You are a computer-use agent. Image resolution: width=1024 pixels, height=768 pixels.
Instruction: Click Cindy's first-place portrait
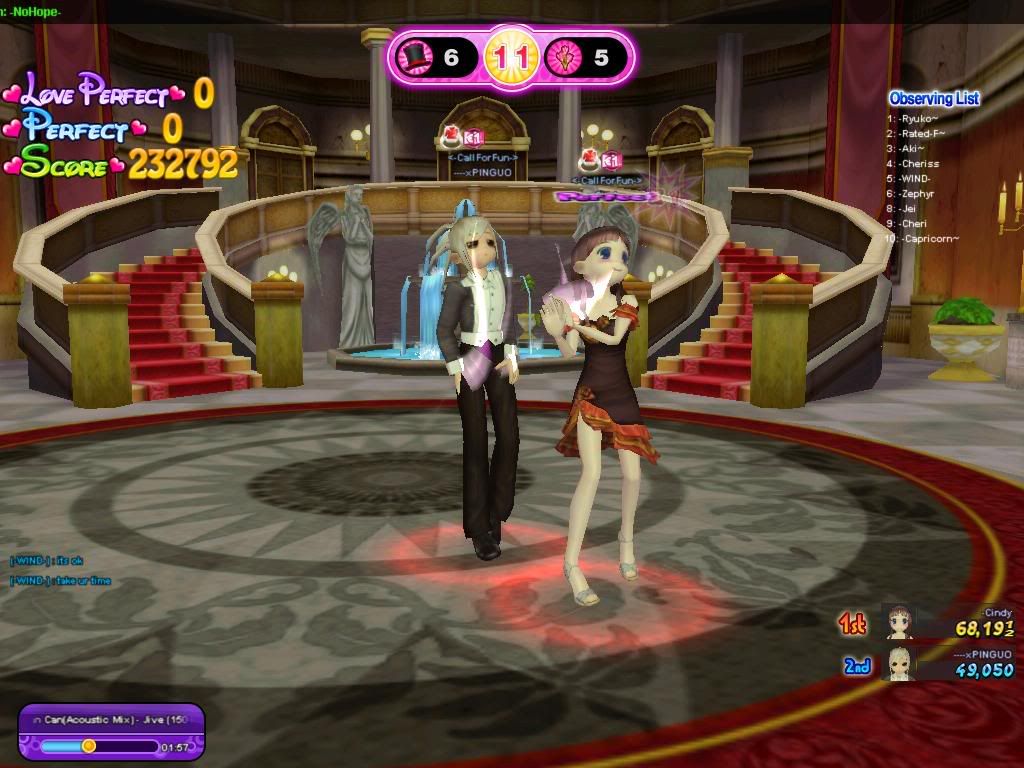coord(899,622)
